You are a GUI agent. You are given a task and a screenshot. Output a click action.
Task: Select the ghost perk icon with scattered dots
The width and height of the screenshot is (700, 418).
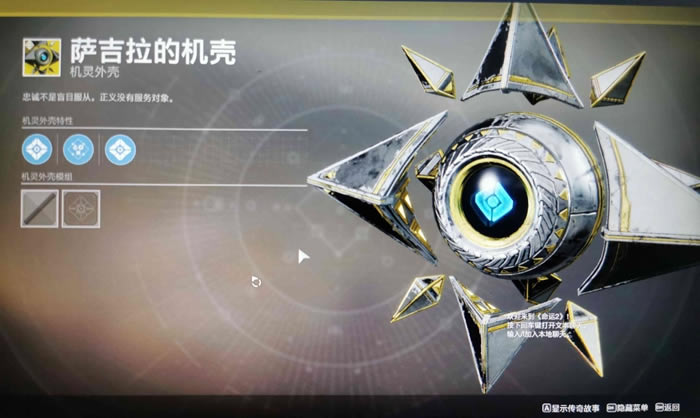coord(78,149)
